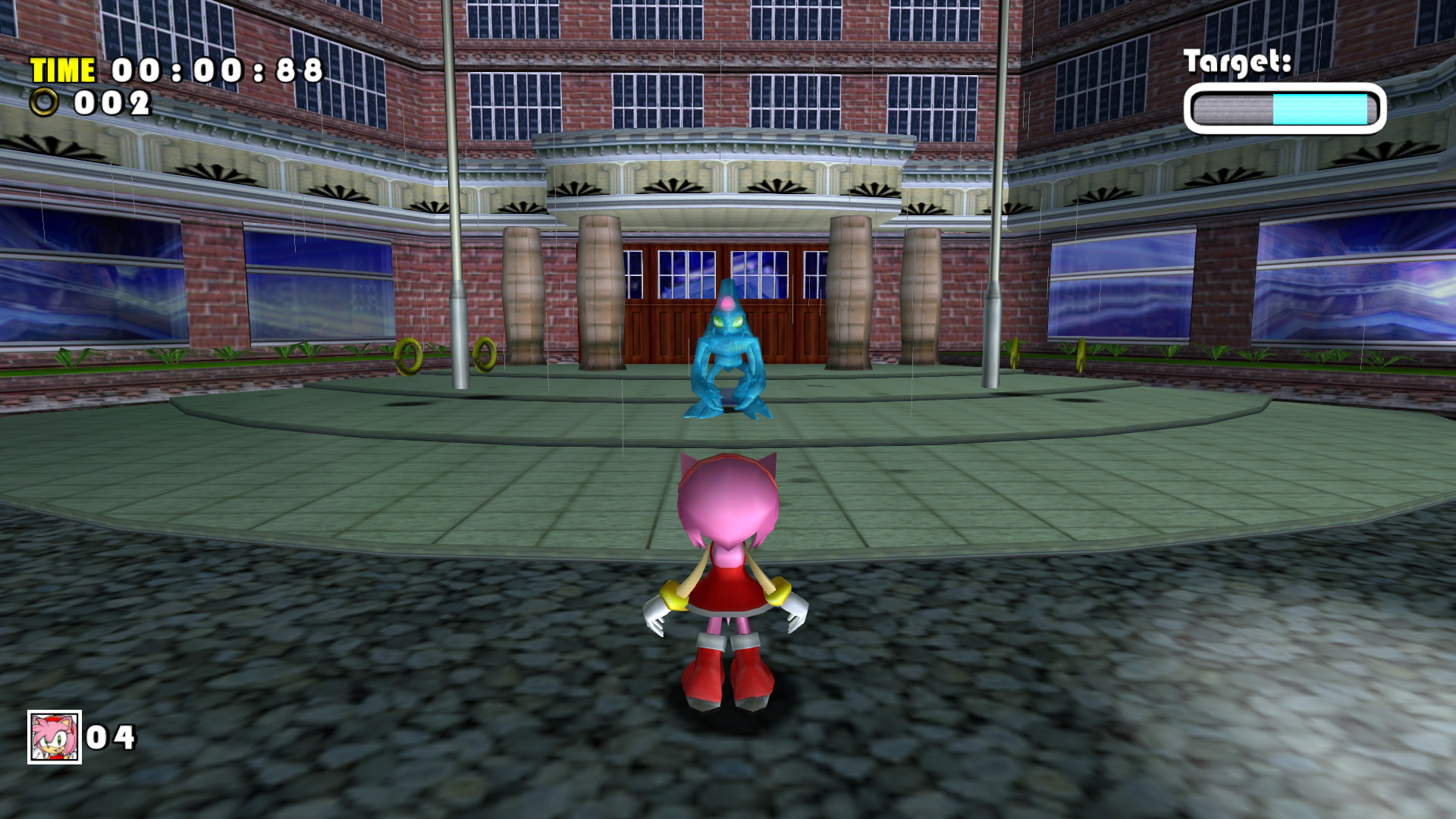This screenshot has width=1456, height=819.
Task: Select Amy's life counter portrait
Action: (55, 736)
